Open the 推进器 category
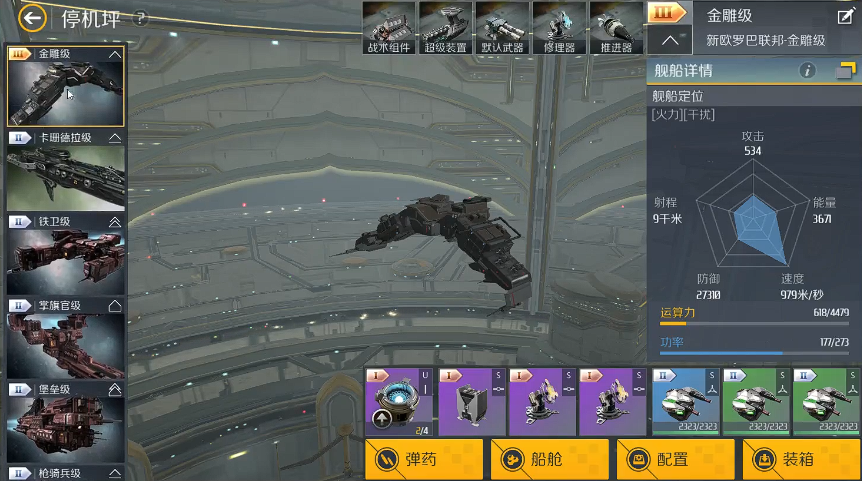The height and width of the screenshot is (481, 862). point(614,28)
